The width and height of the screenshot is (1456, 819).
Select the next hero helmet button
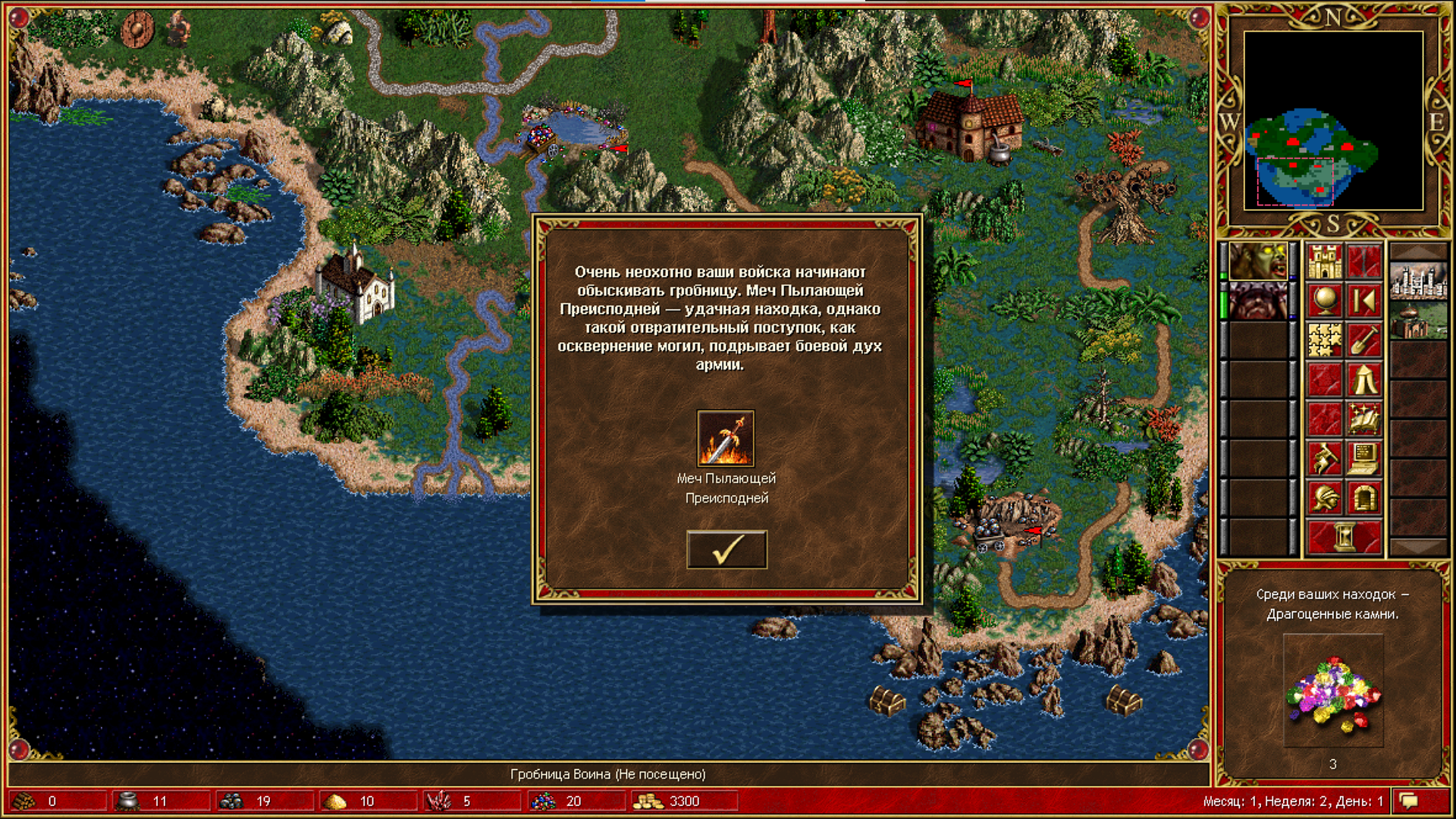point(1324,498)
